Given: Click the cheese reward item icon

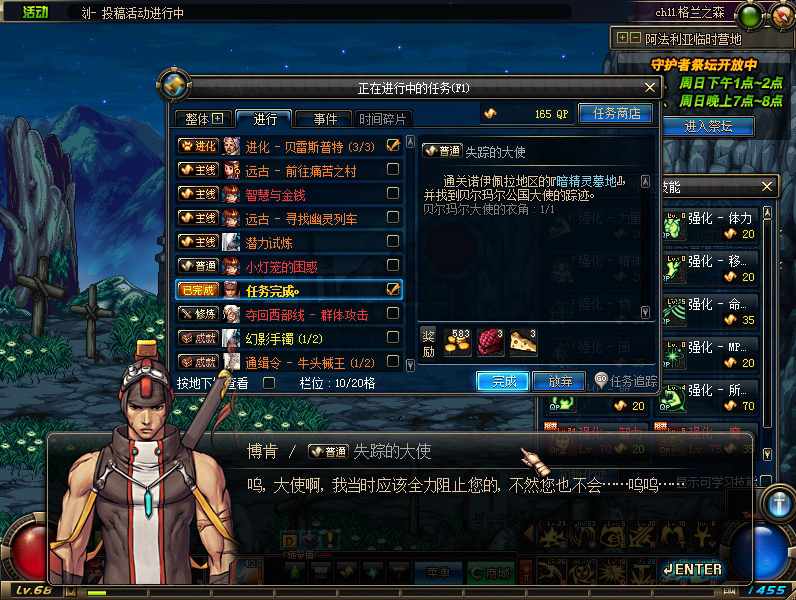Looking at the screenshot, I should click(x=523, y=343).
